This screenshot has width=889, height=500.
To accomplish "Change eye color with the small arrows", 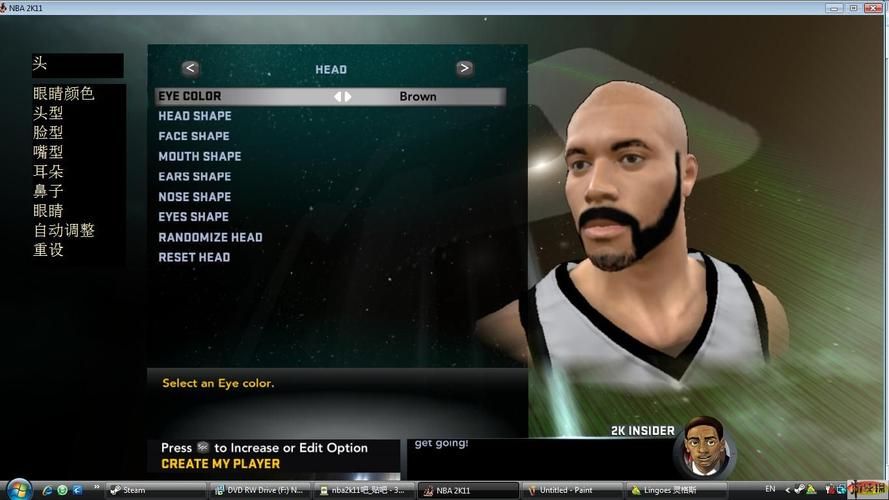I will (343, 97).
